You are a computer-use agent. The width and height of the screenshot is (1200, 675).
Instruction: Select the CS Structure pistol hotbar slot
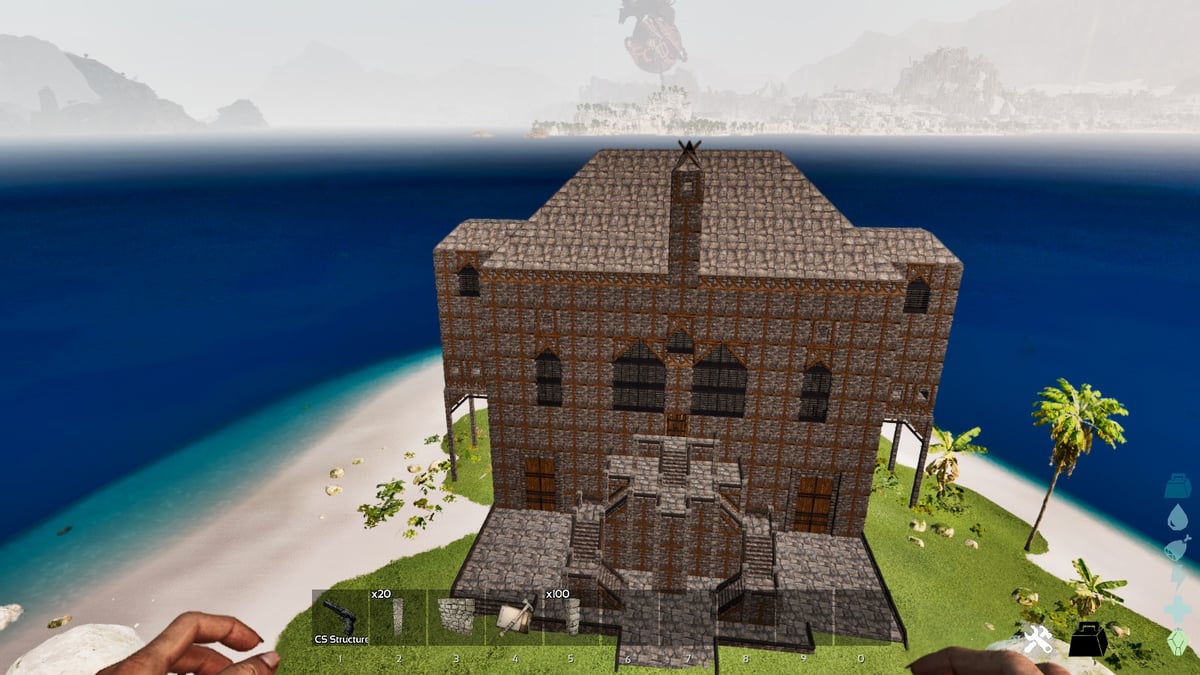[x=340, y=617]
